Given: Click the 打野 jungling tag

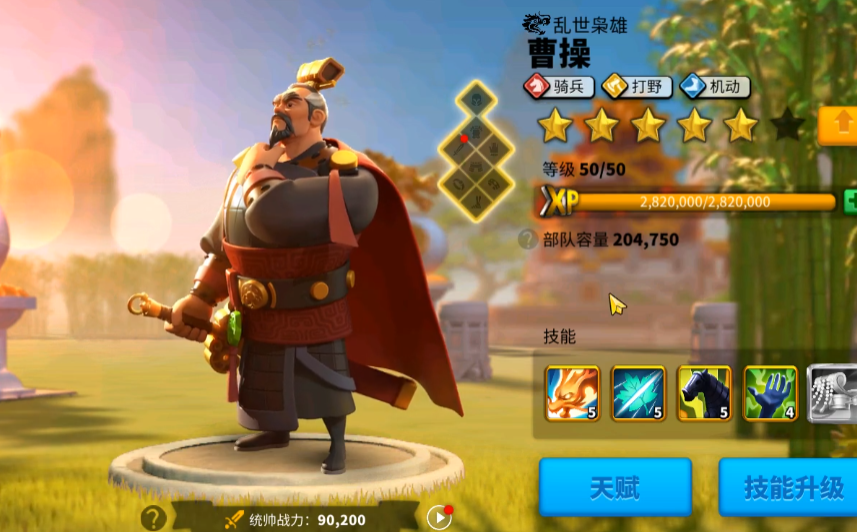Looking at the screenshot, I should coord(636,87).
